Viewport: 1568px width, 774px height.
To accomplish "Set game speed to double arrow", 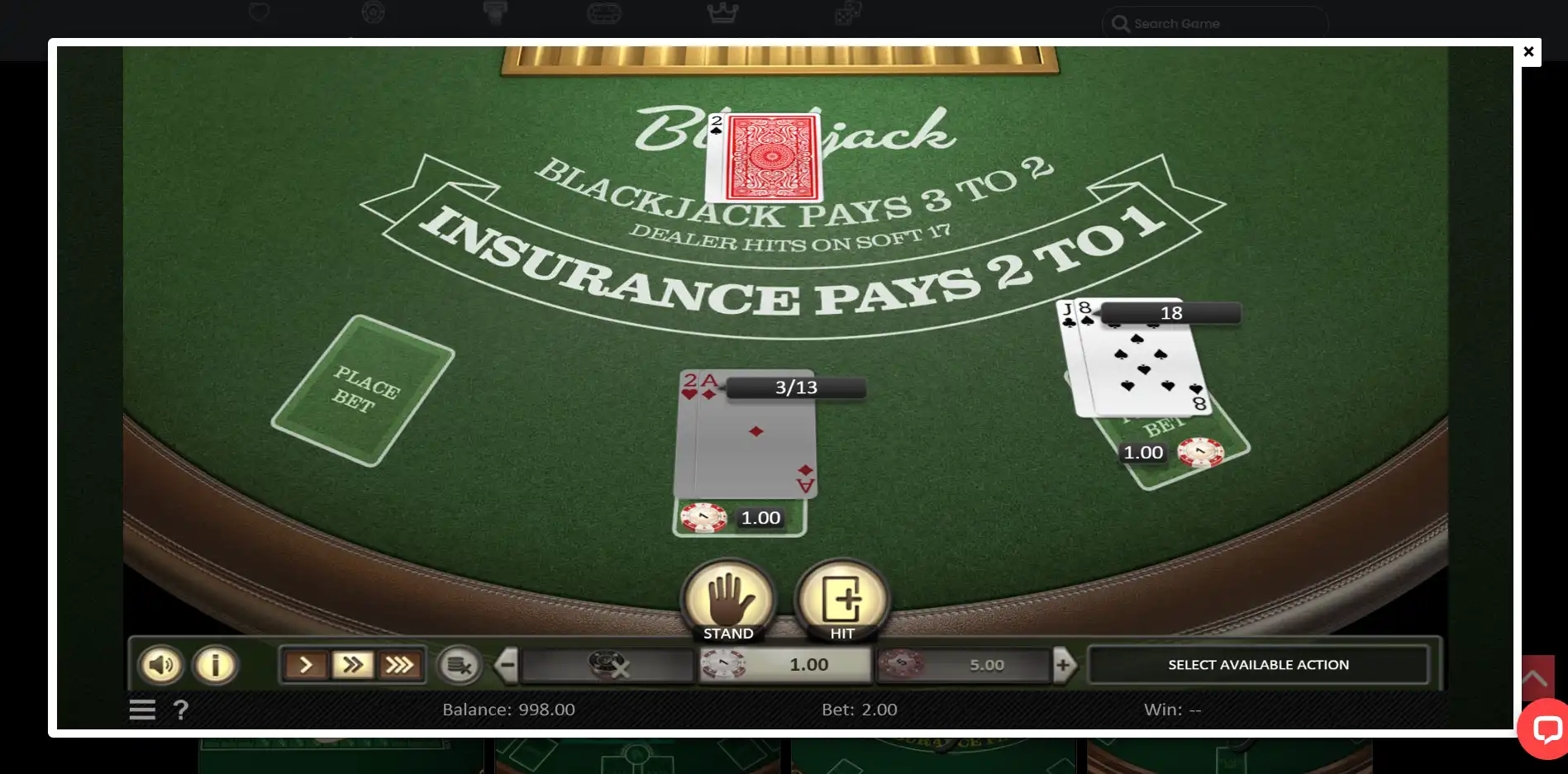I will 353,665.
